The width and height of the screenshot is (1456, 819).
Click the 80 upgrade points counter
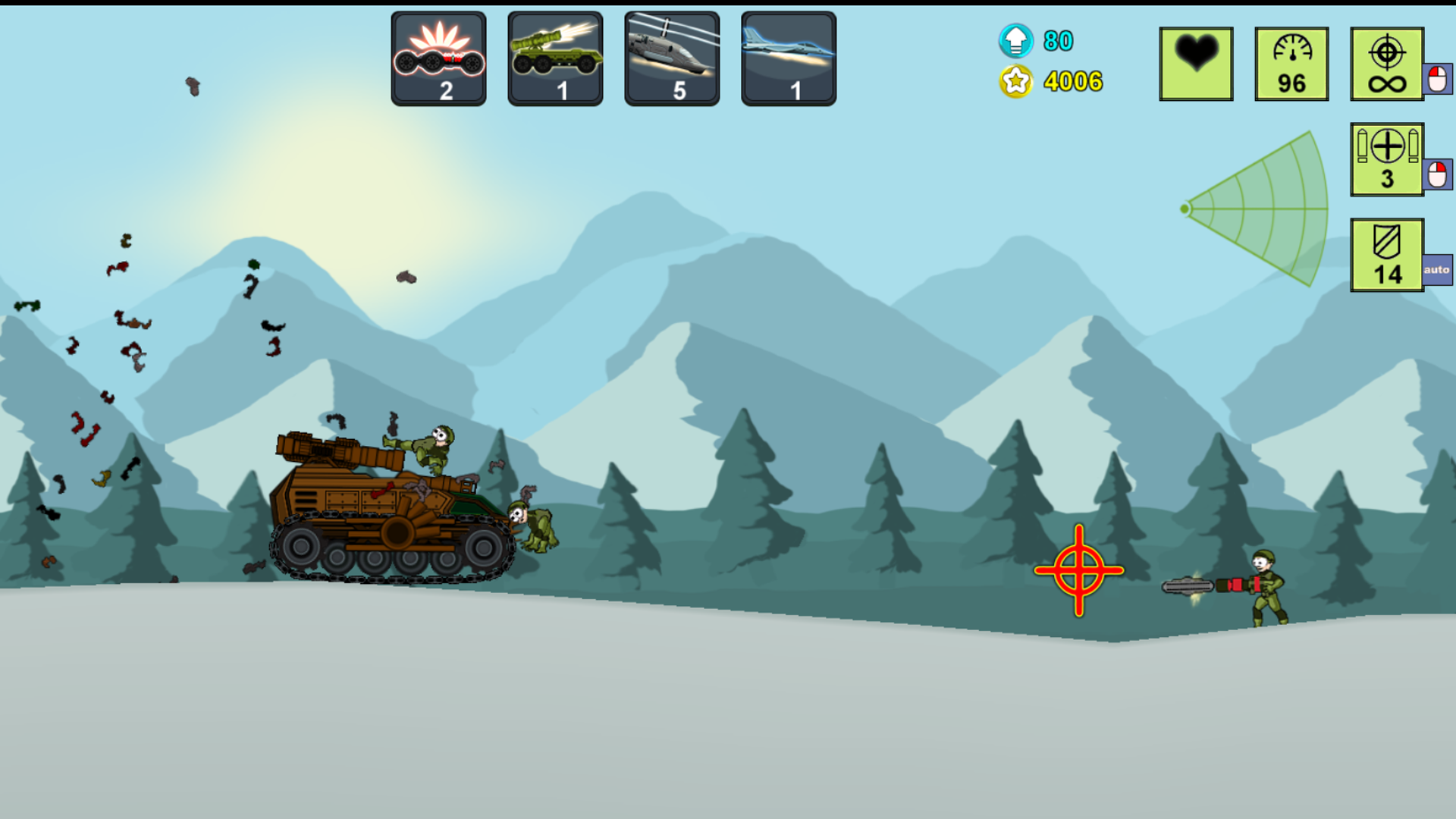coord(1057,42)
